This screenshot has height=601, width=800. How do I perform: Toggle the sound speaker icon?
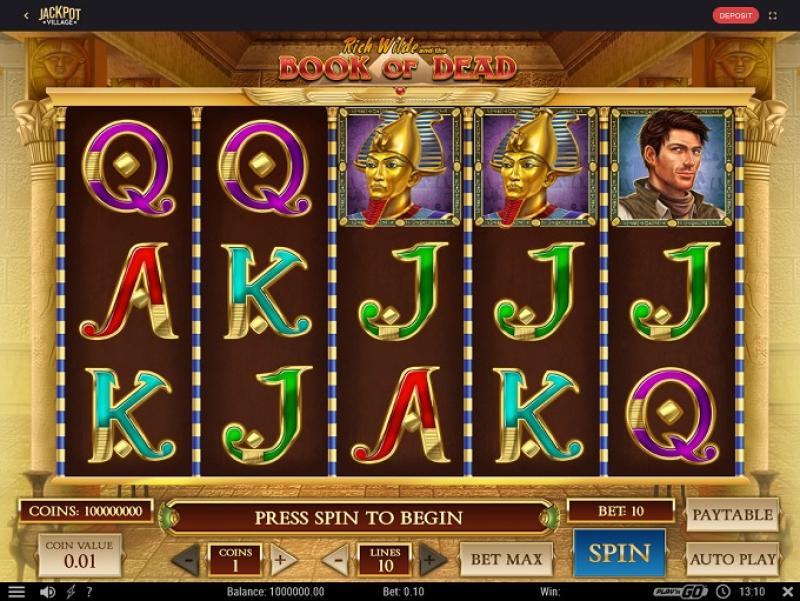(46, 592)
